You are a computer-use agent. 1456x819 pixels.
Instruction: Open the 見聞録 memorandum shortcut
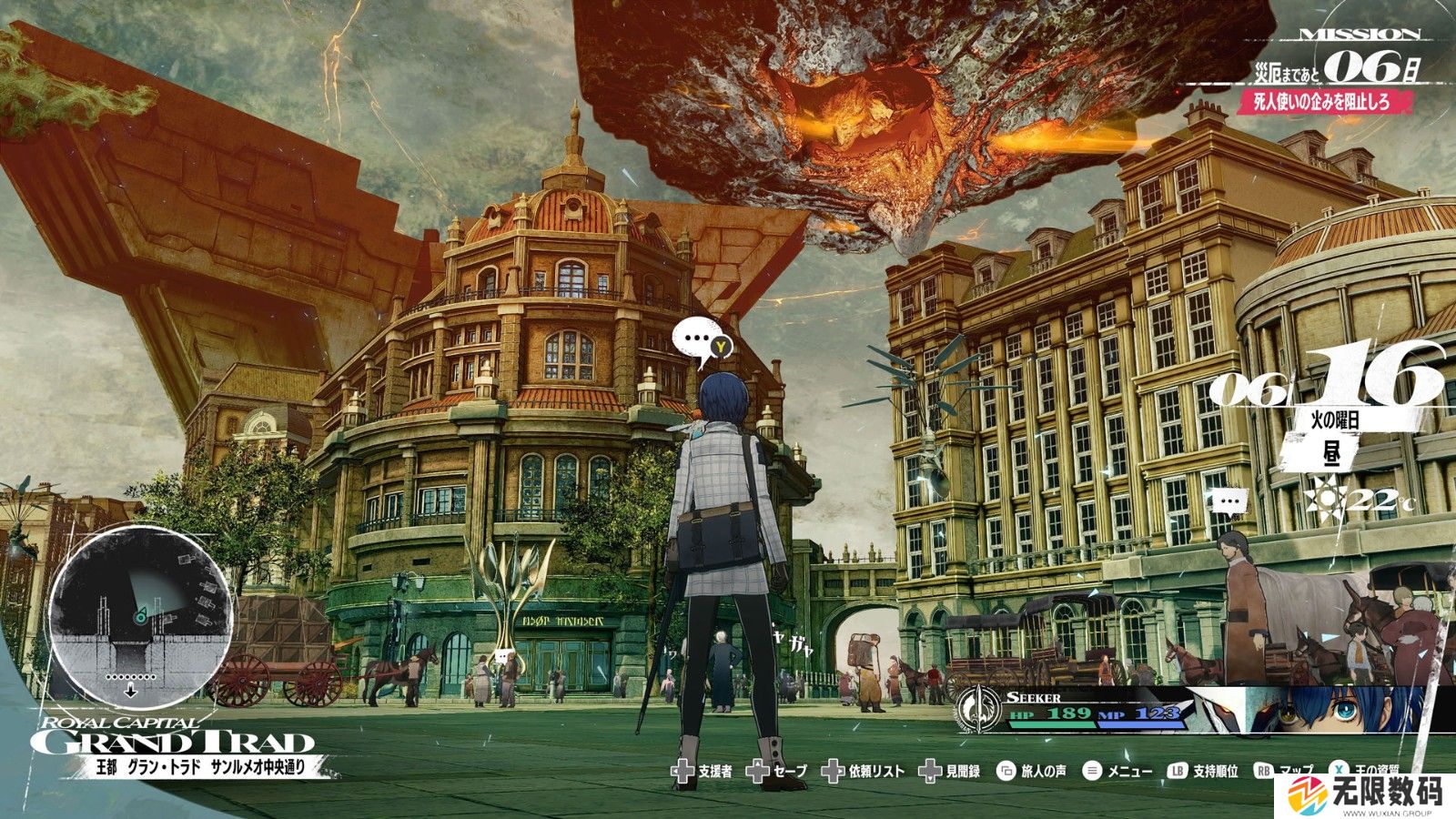[x=949, y=772]
